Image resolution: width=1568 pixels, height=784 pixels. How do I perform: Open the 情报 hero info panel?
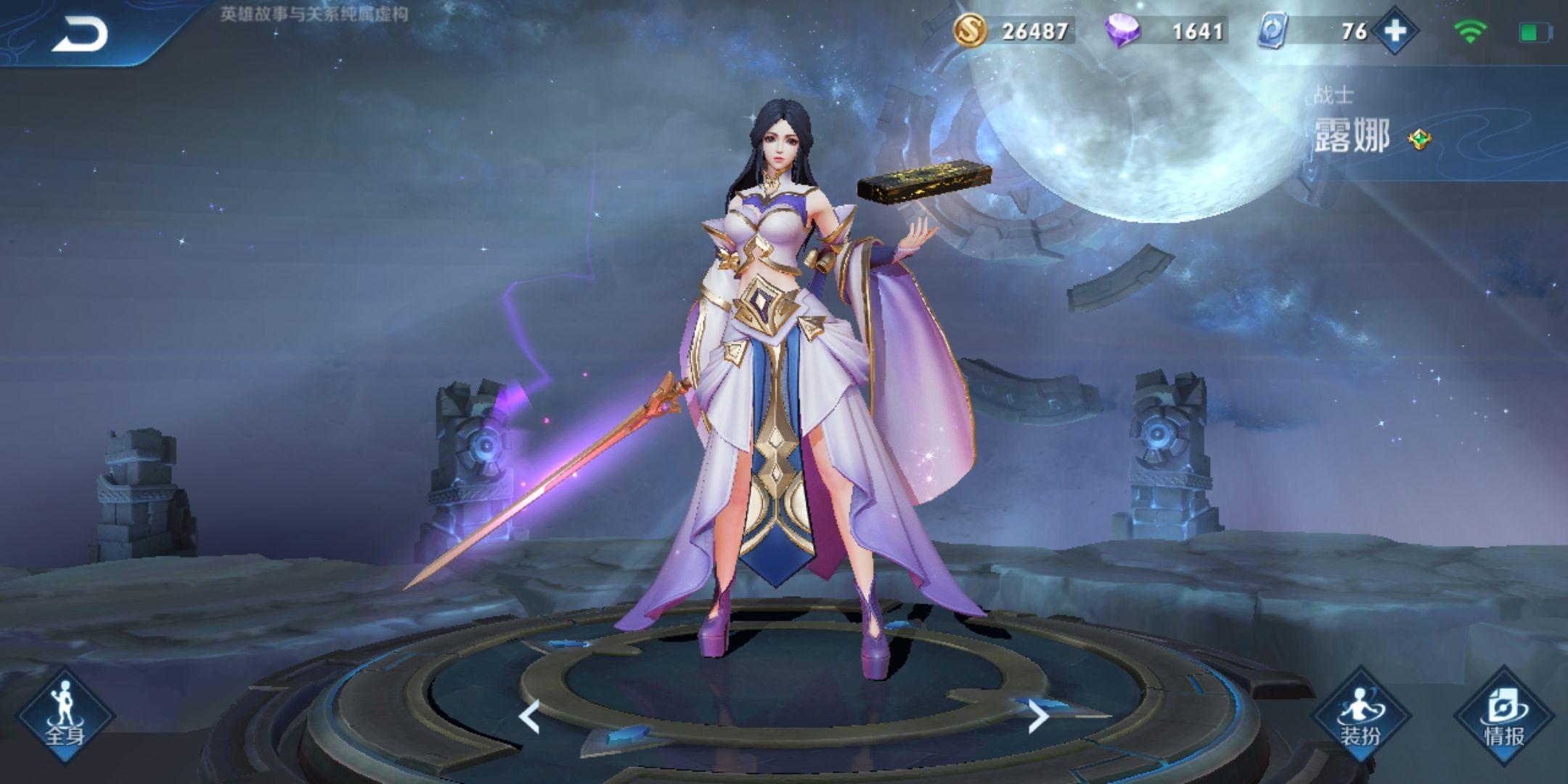click(1504, 716)
